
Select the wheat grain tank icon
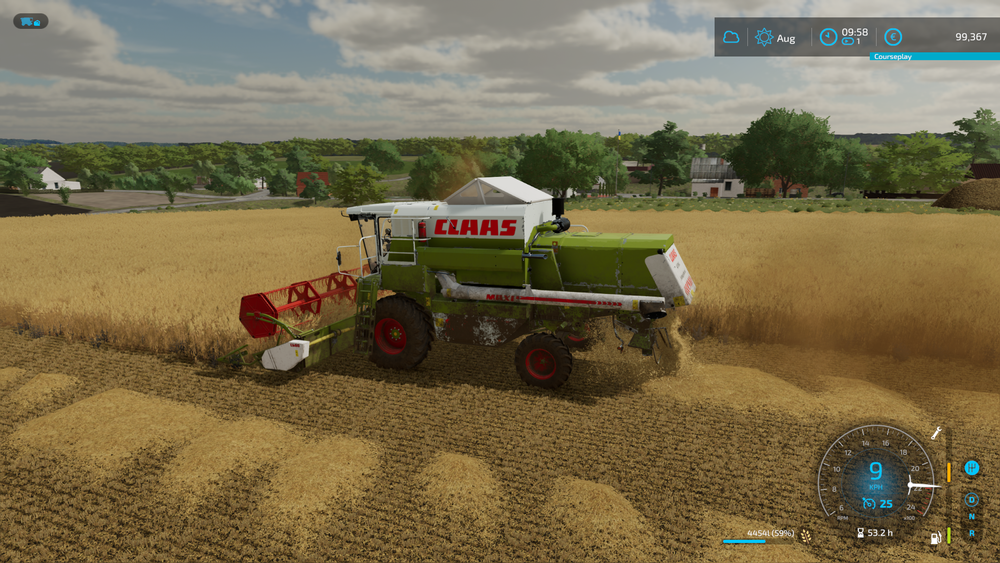pos(806,535)
